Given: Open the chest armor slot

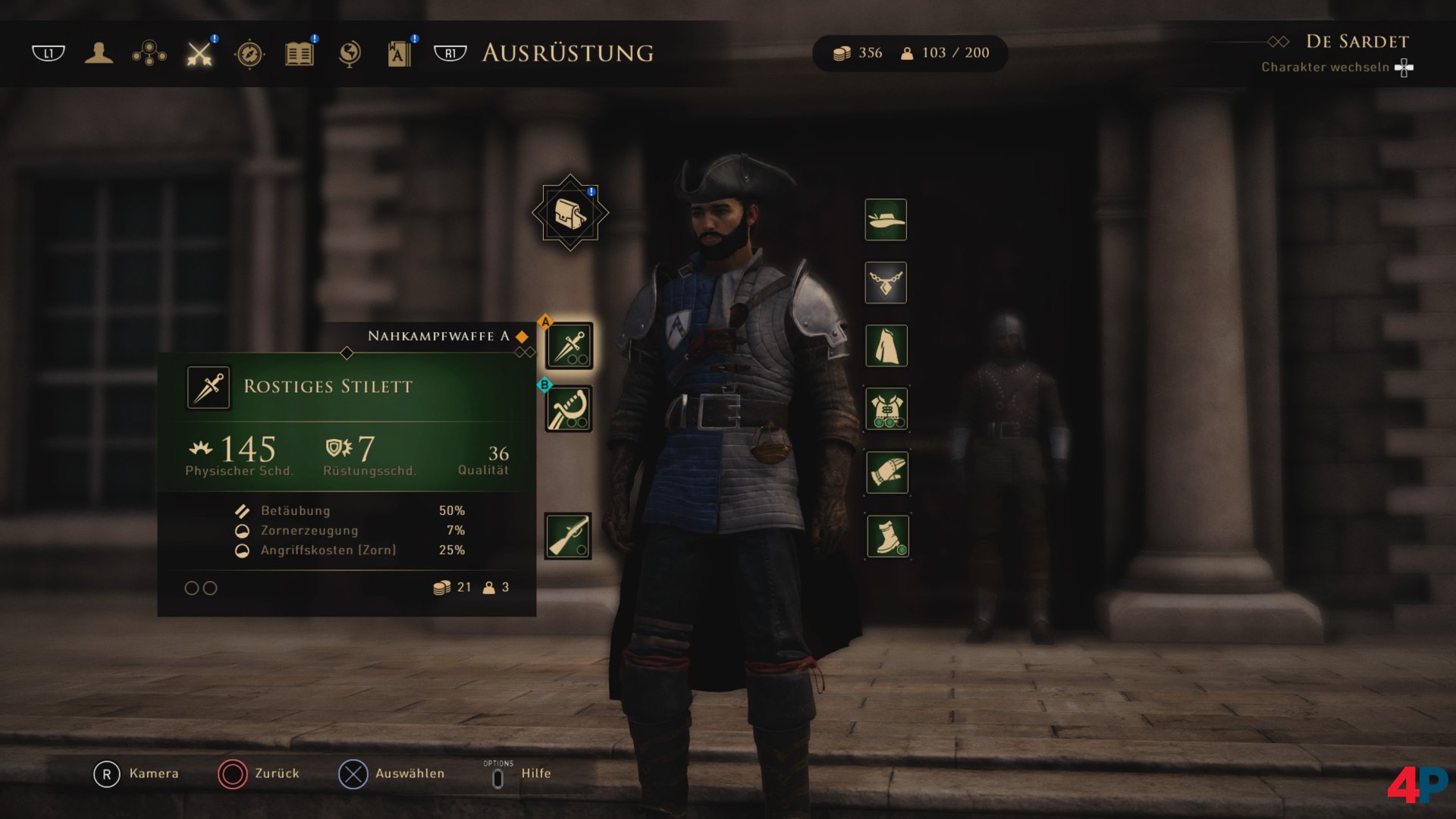Looking at the screenshot, I should pyautogui.click(x=886, y=409).
